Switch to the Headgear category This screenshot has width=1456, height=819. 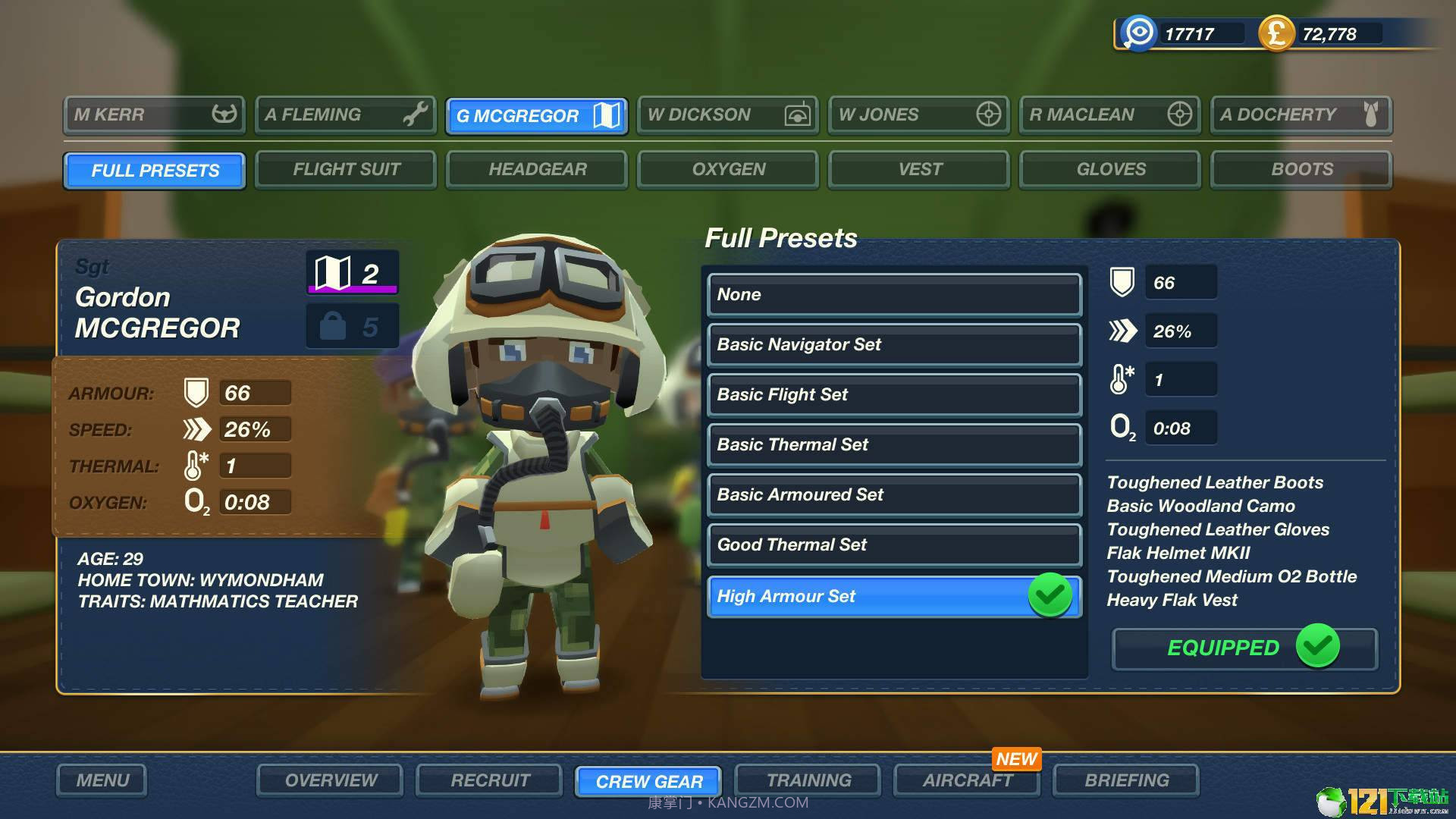pyautogui.click(x=537, y=170)
